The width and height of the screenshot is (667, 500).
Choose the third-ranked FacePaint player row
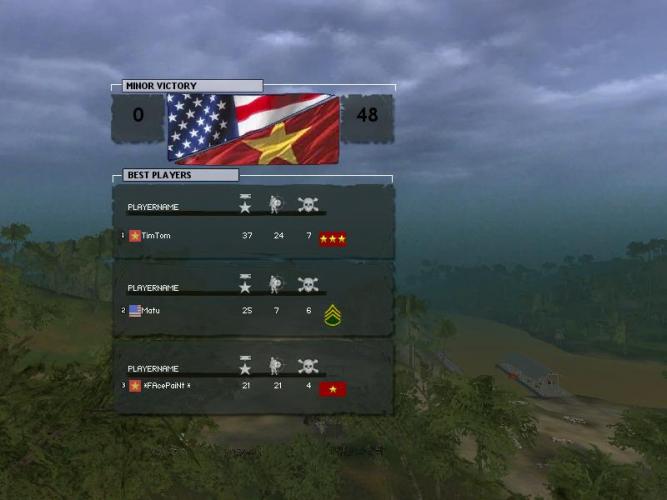point(166,386)
